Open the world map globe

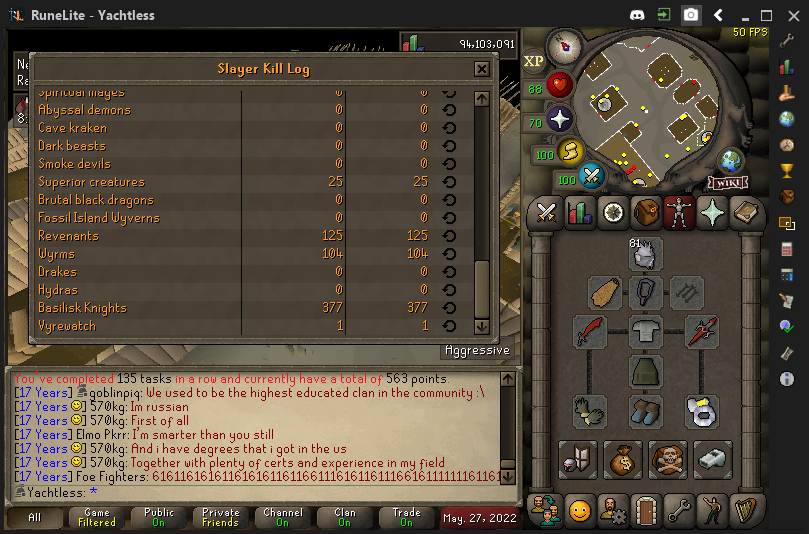point(731,159)
